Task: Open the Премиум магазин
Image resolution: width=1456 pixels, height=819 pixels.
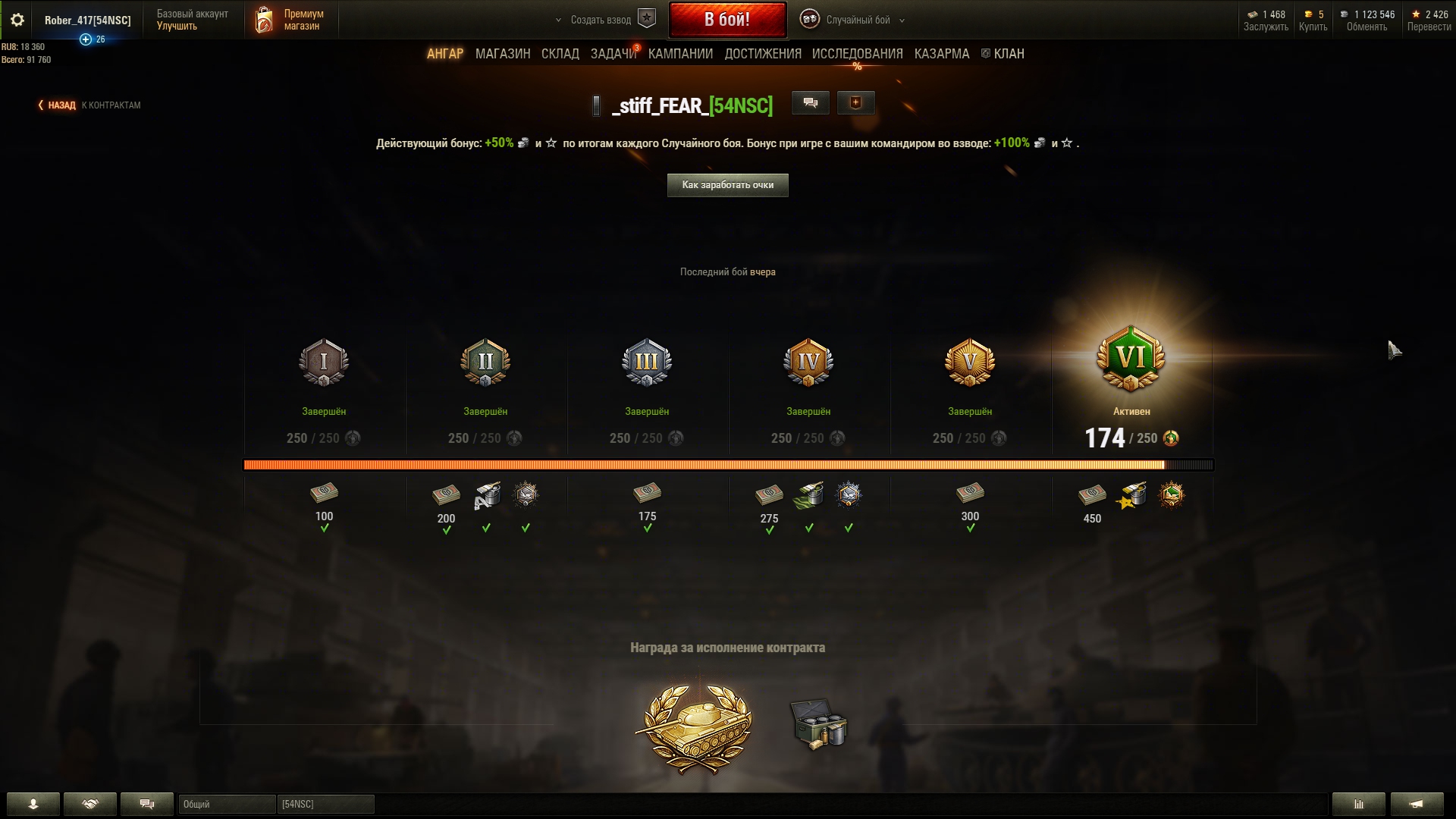Action: pos(292,20)
